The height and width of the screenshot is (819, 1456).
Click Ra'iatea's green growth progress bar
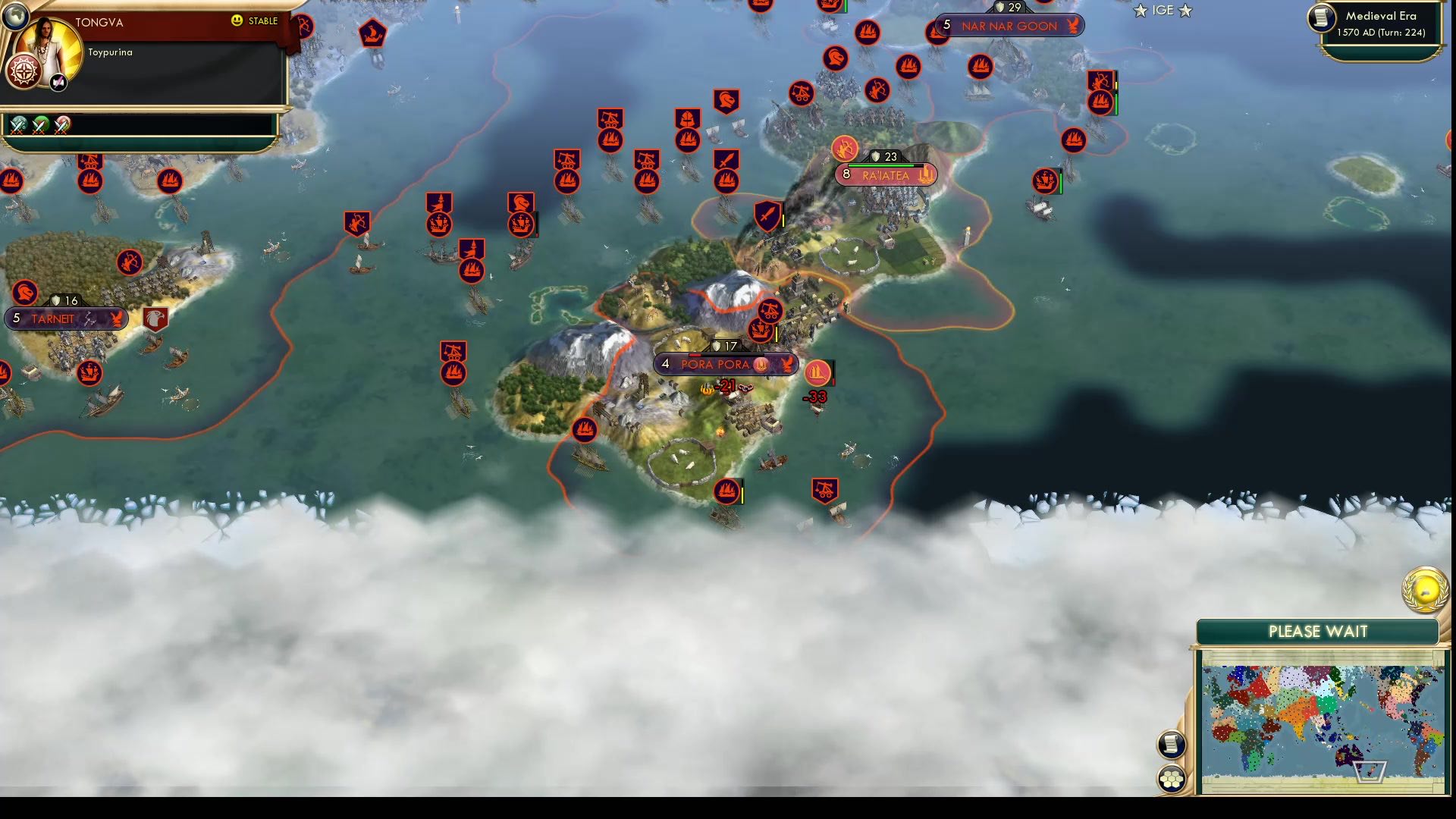[881, 165]
